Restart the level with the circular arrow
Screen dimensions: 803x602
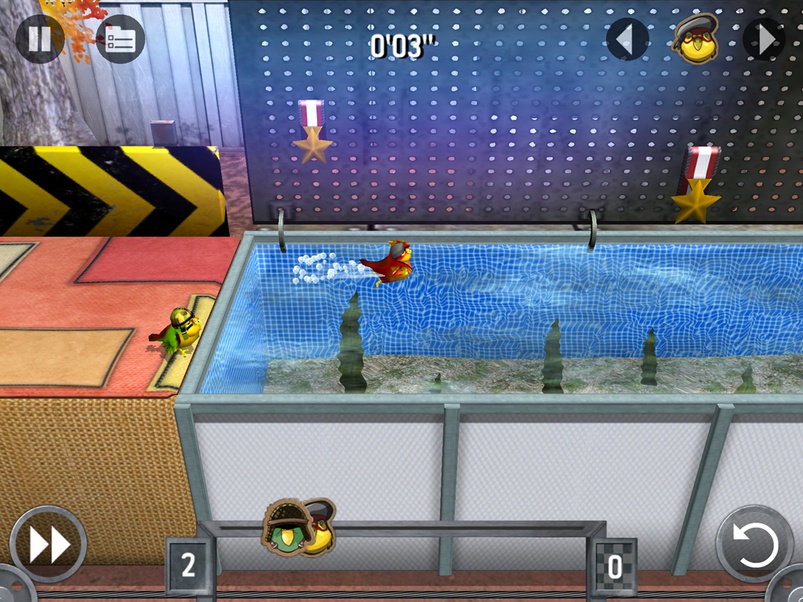[x=753, y=545]
